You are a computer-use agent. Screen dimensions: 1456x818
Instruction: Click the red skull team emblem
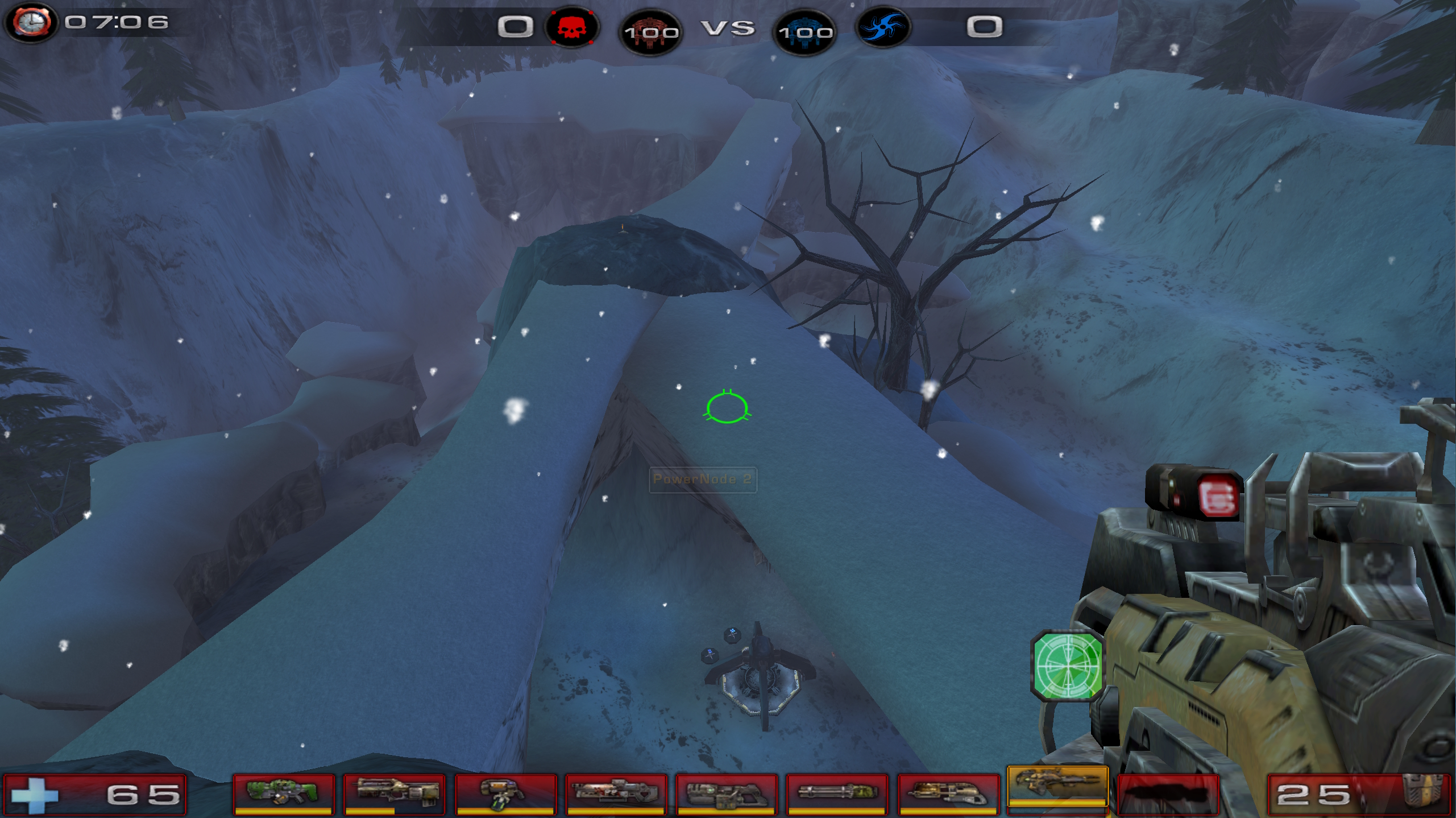(571, 27)
